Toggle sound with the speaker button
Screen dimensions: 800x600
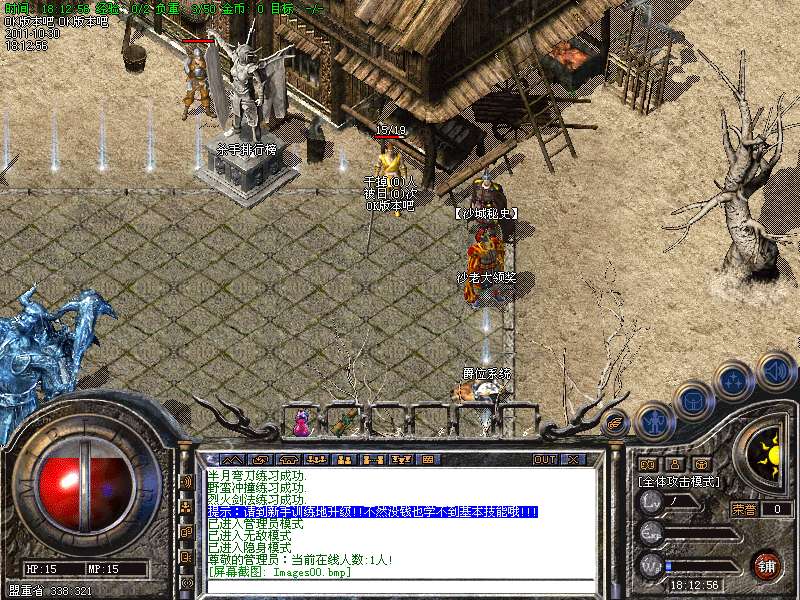tap(776, 370)
